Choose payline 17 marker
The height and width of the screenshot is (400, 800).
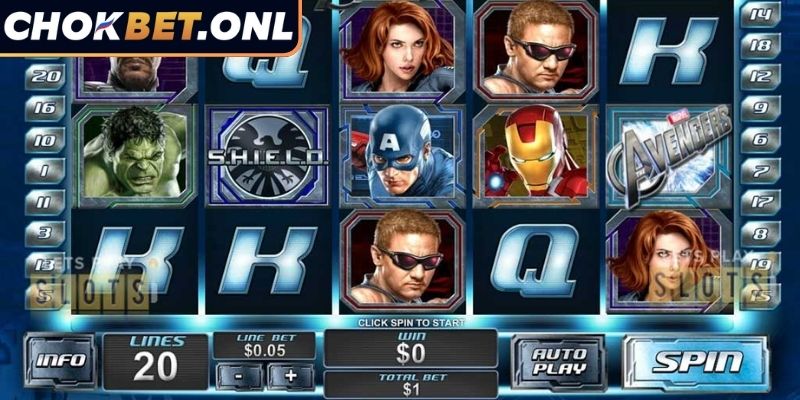click(x=762, y=202)
